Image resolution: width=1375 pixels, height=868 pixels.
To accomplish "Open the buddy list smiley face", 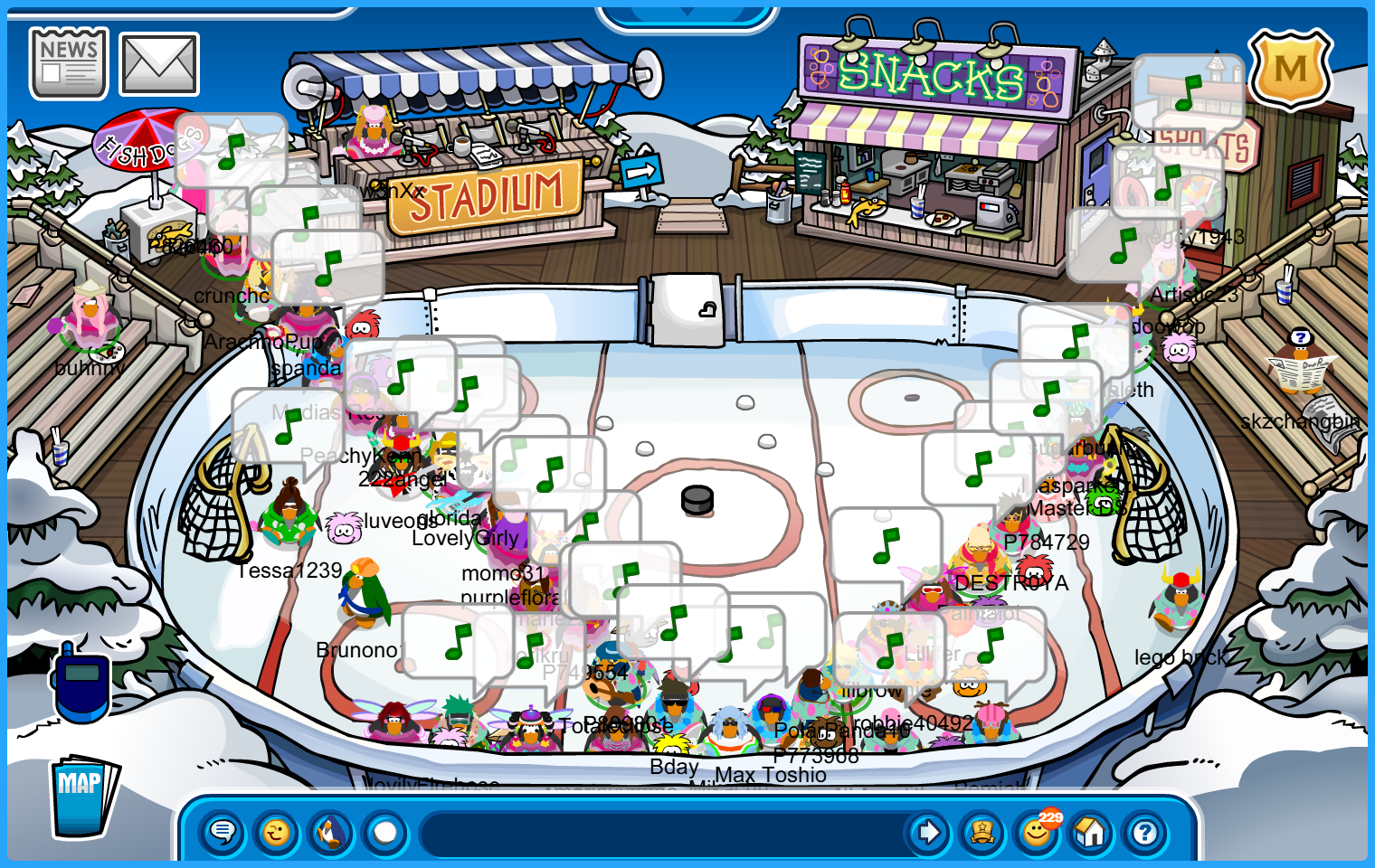I will click(x=1037, y=832).
